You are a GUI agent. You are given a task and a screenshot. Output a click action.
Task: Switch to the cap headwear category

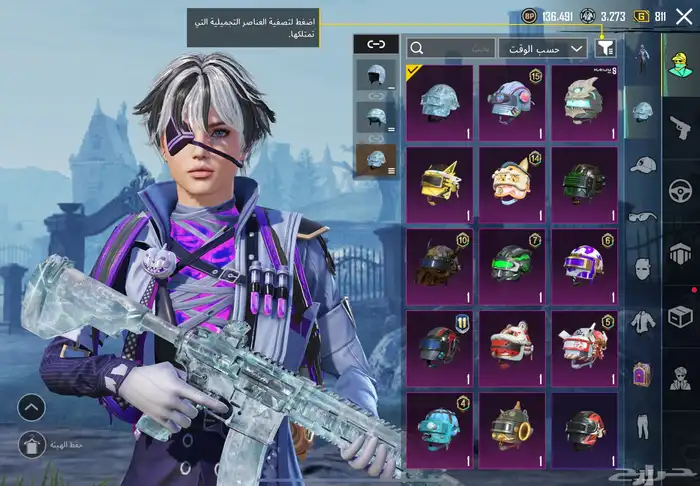tap(643, 164)
